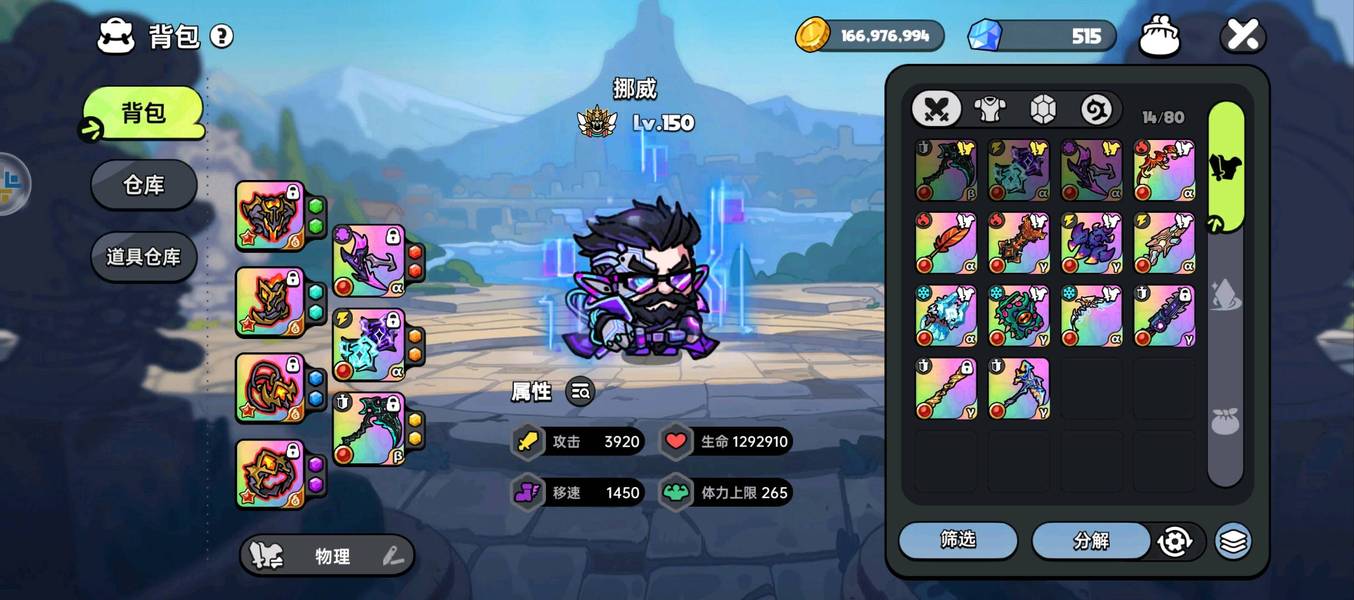Screen dimensions: 1354x600
Task: Switch to the spiral swirl category
Action: (x=1096, y=109)
